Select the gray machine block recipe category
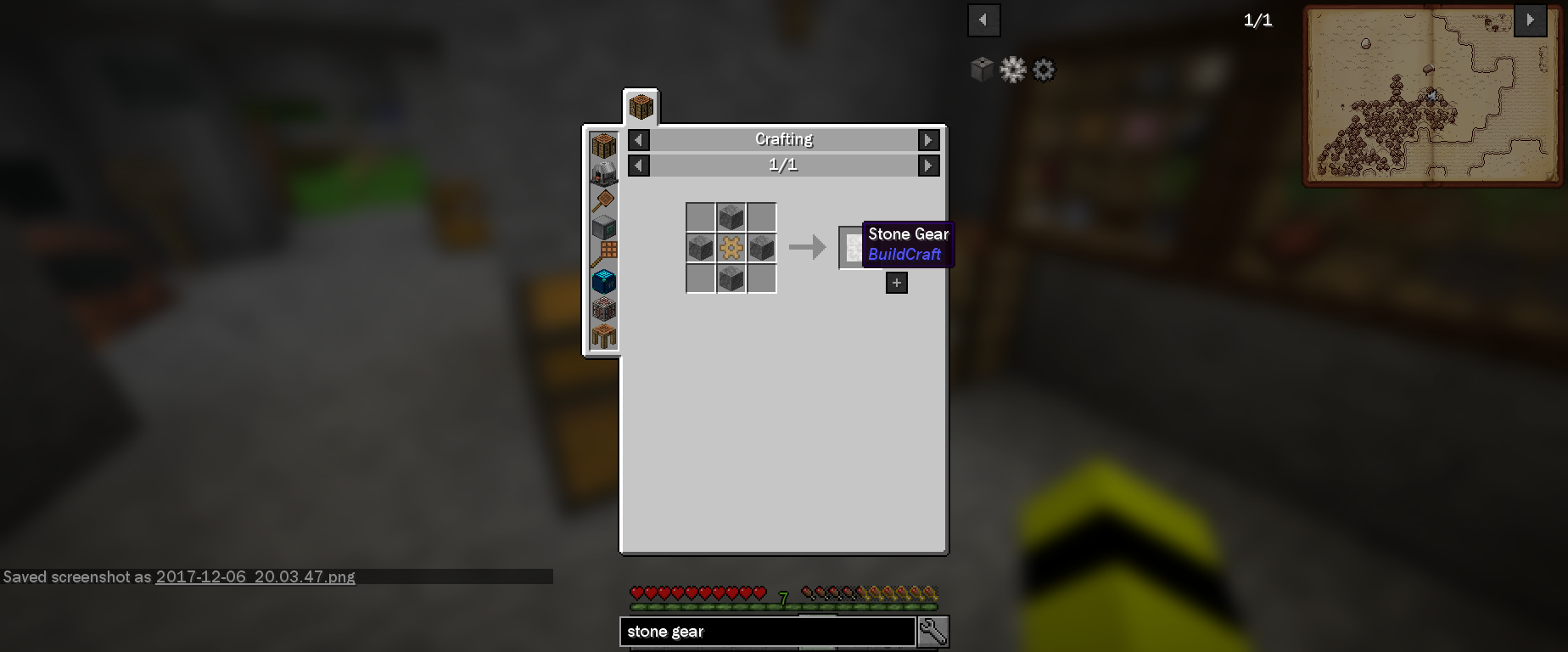This screenshot has width=1568, height=652. pos(603,227)
